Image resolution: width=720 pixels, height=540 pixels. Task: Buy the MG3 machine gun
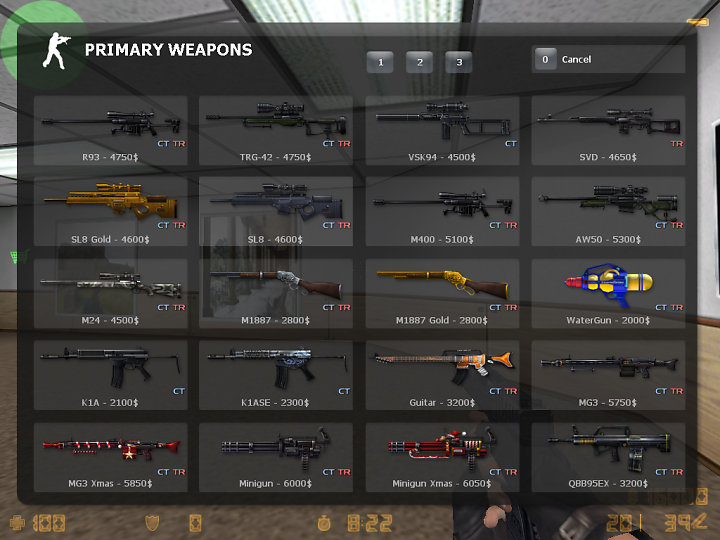click(608, 376)
